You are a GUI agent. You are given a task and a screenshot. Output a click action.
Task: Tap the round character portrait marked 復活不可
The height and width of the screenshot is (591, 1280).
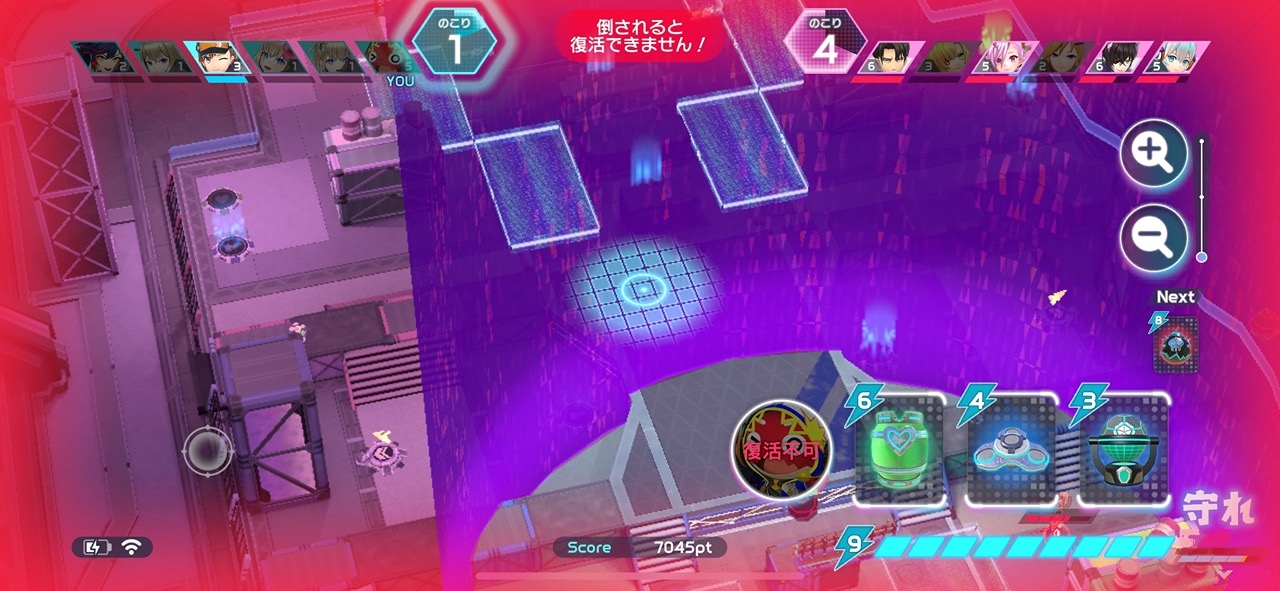[781, 450]
